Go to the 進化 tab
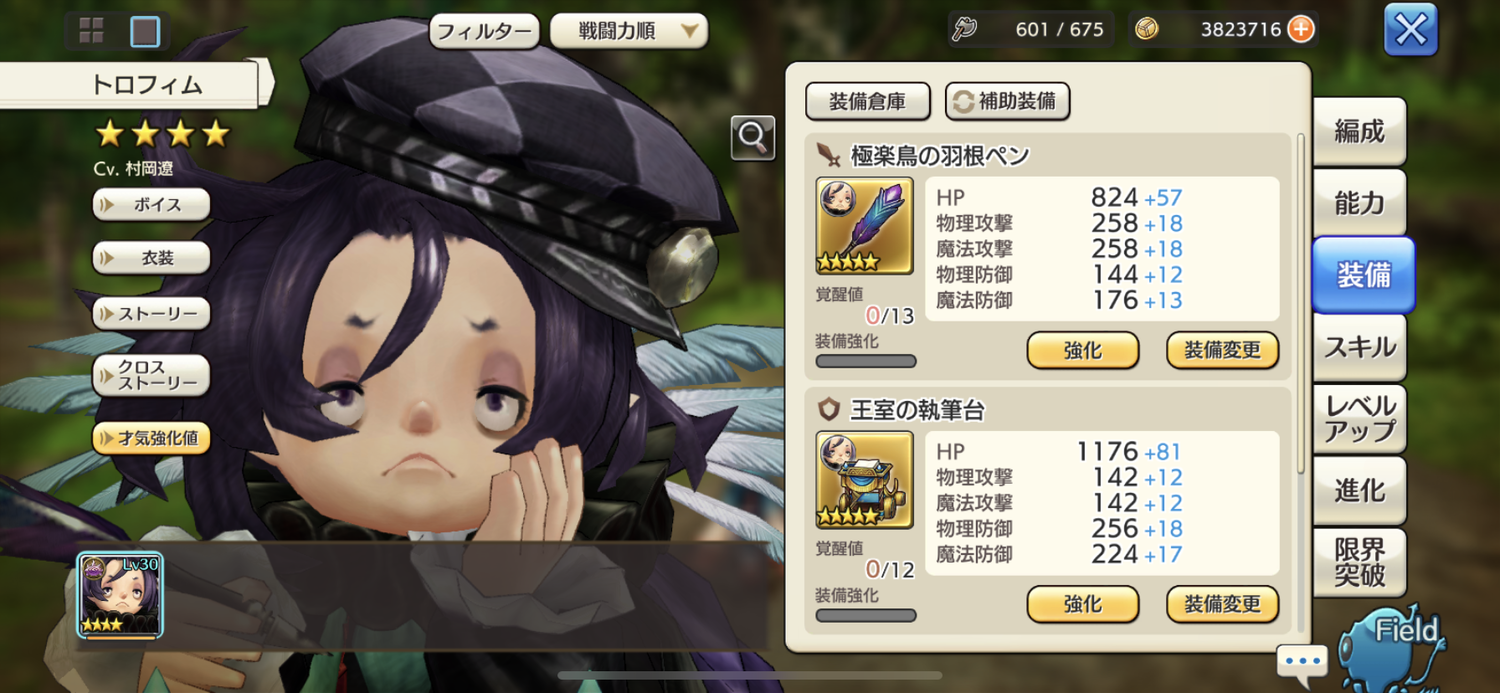 [1359, 490]
